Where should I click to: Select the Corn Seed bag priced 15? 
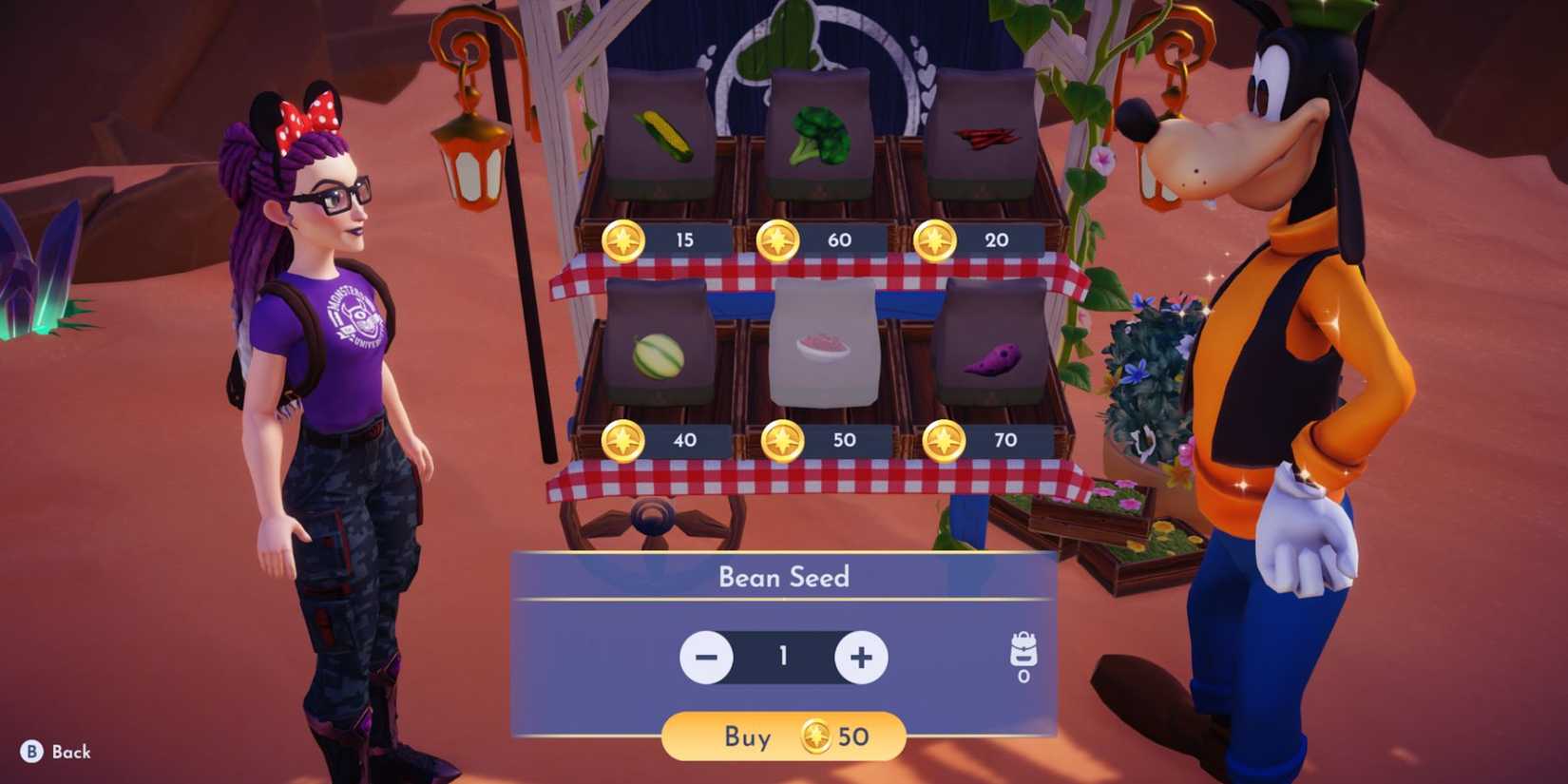665,133
